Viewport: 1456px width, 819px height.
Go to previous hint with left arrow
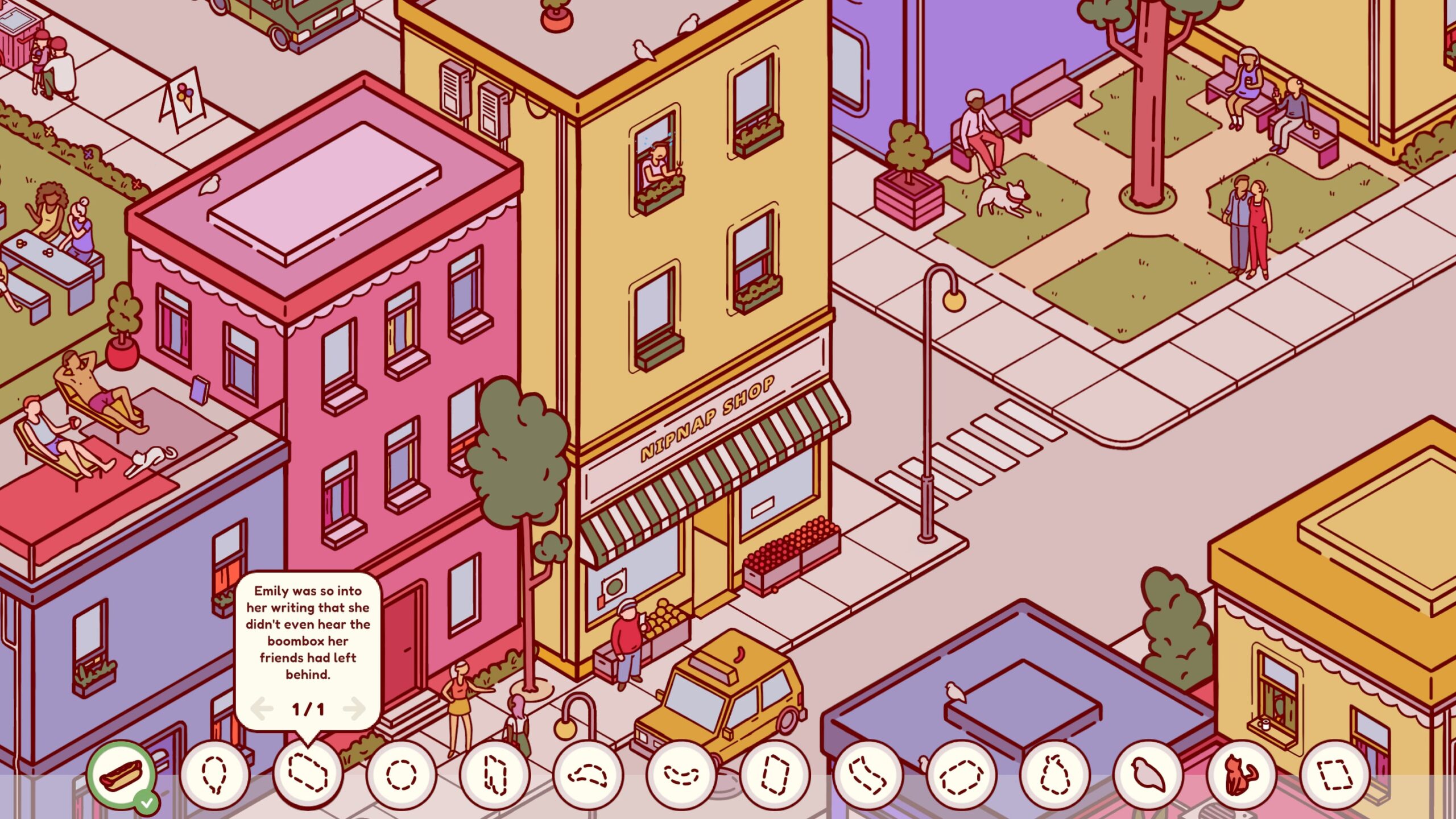[262, 708]
